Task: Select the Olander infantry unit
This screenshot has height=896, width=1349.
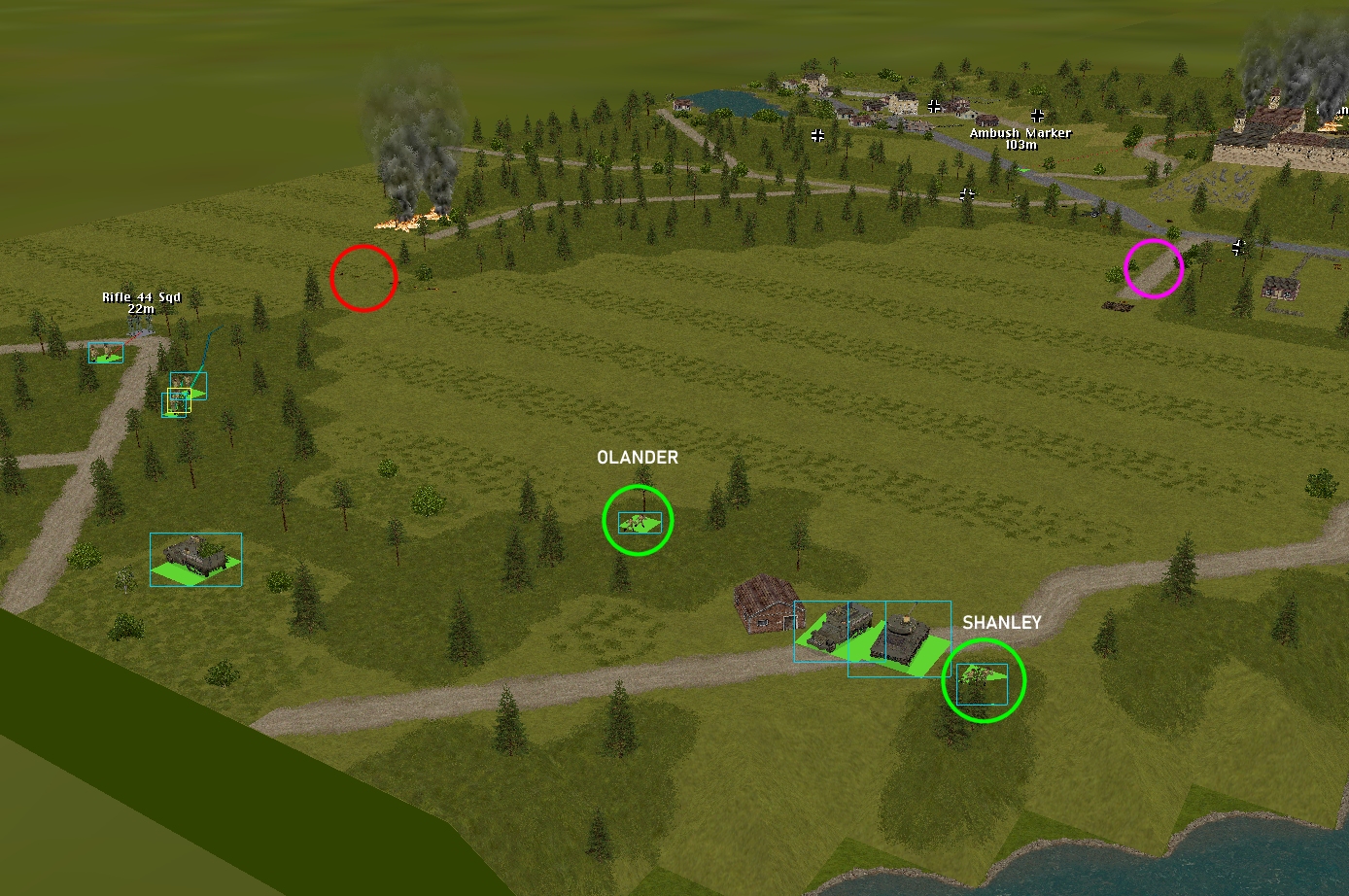Action: click(x=639, y=523)
